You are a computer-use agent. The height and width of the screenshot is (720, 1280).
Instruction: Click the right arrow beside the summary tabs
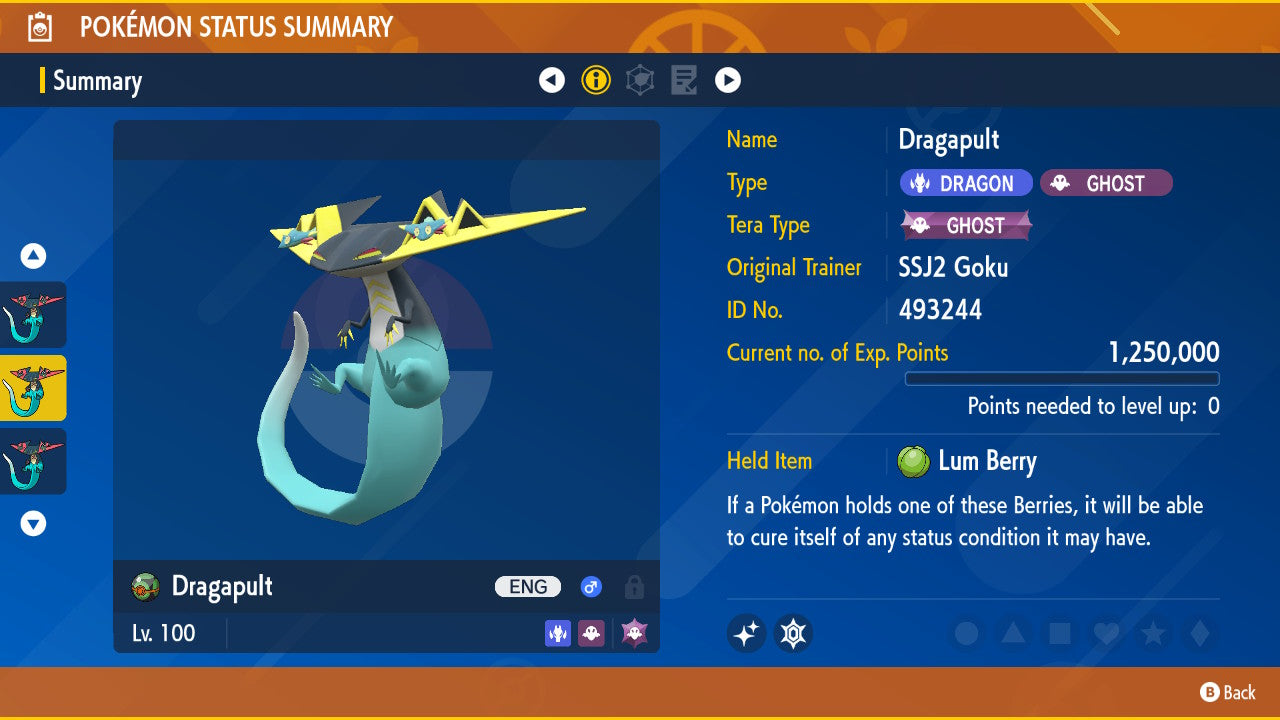(728, 80)
